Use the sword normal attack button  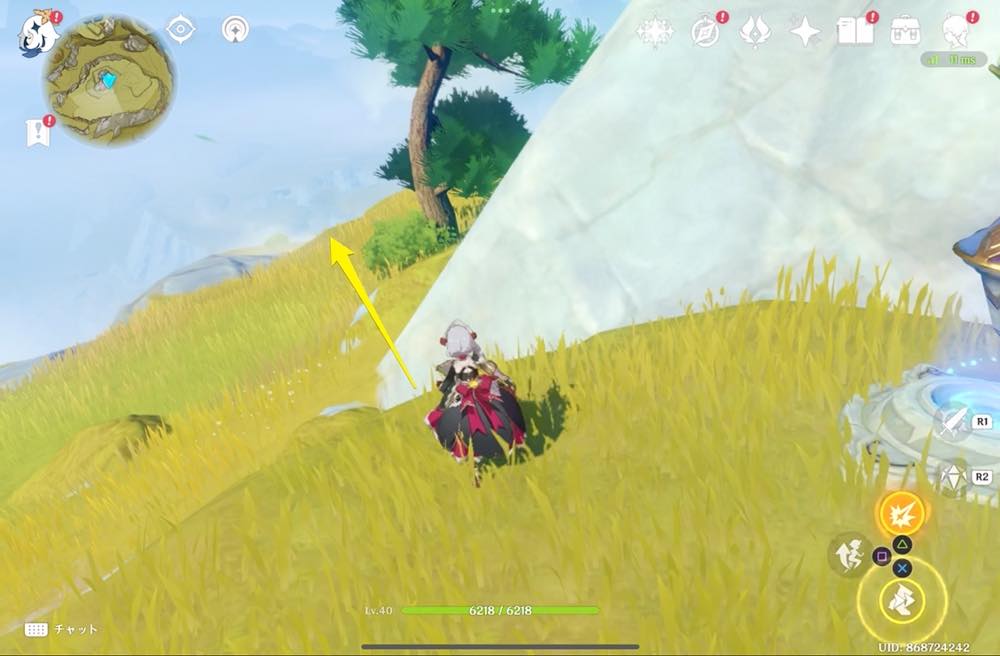(950, 422)
